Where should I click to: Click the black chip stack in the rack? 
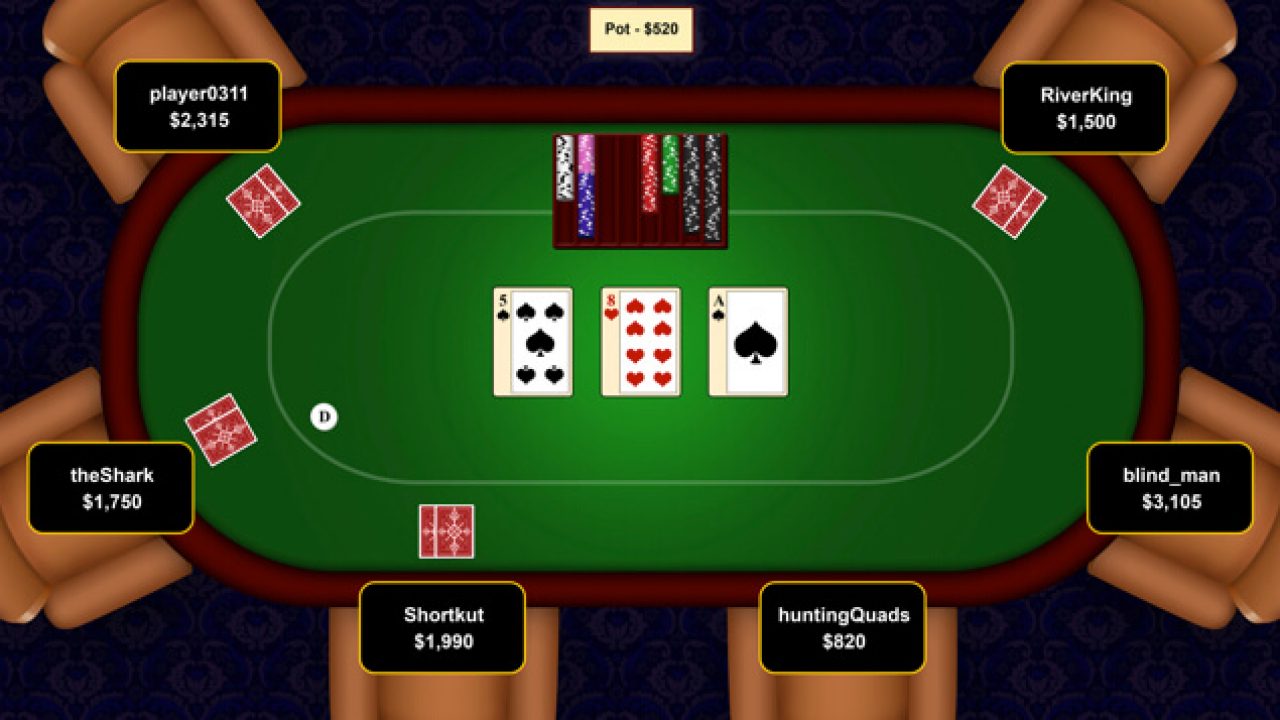(692, 190)
